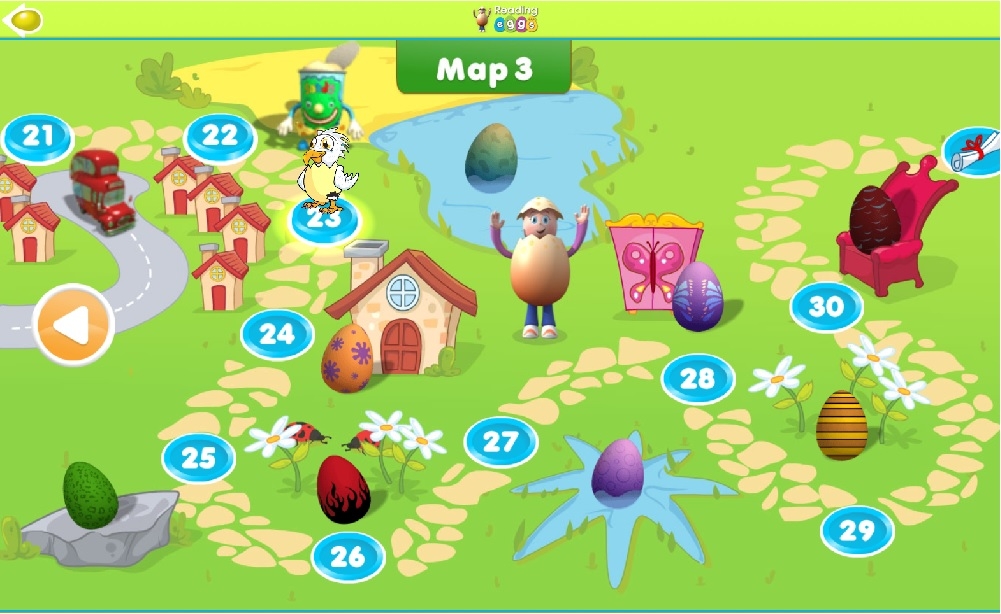Open lesson 28 node
Viewport: 1001px width, 614px height.
pos(698,379)
